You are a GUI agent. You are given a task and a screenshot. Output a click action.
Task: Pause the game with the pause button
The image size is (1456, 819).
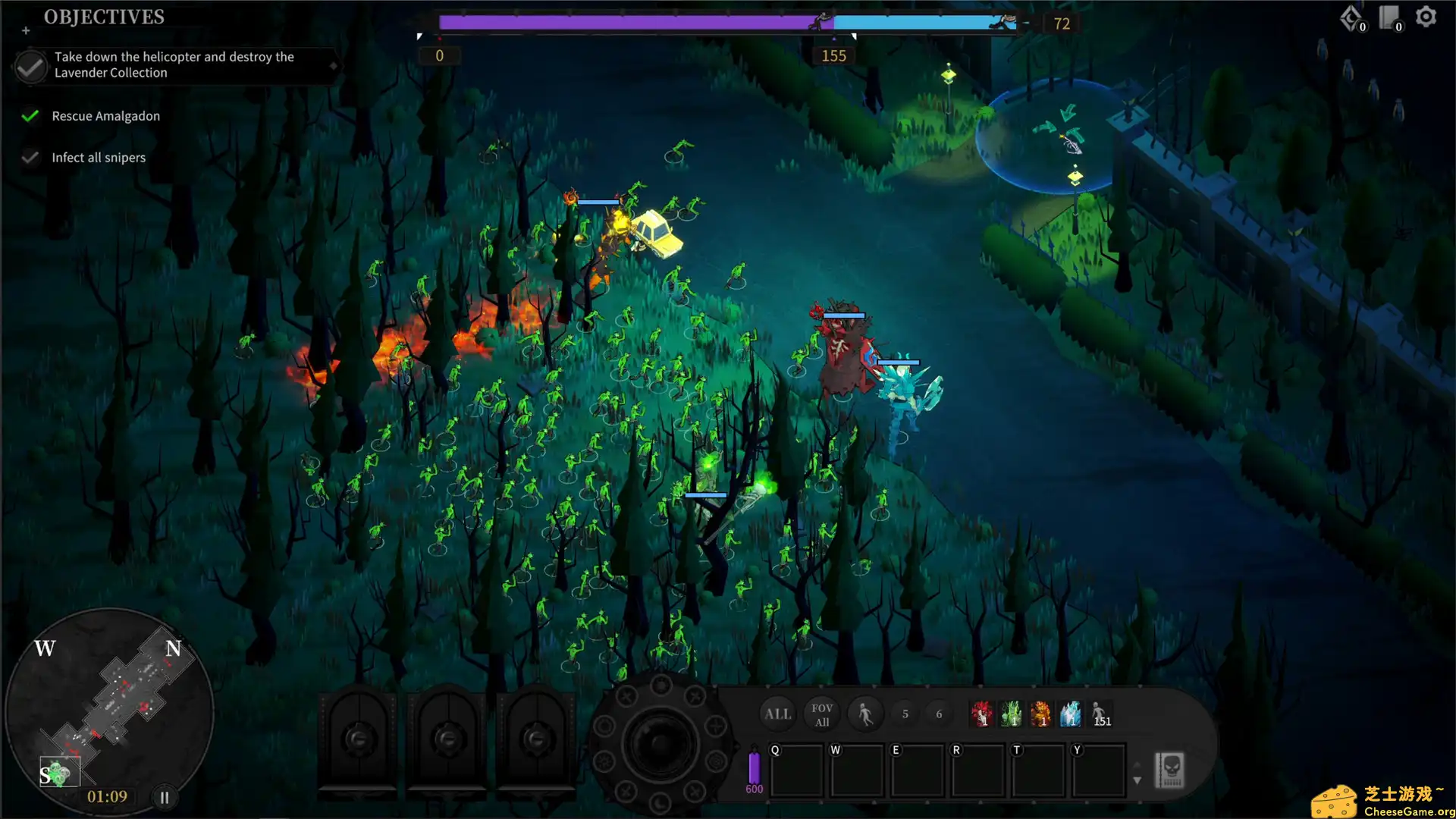pyautogui.click(x=165, y=797)
